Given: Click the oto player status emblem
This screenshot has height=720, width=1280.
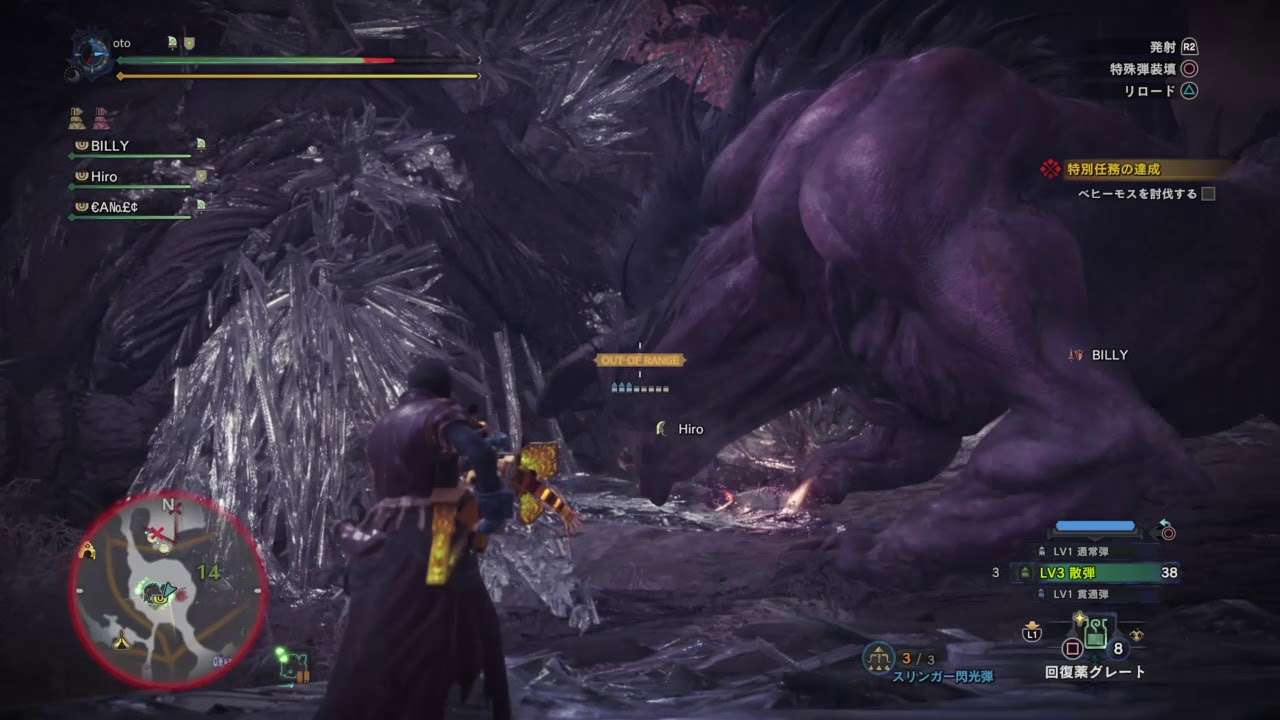Looking at the screenshot, I should 92,52.
